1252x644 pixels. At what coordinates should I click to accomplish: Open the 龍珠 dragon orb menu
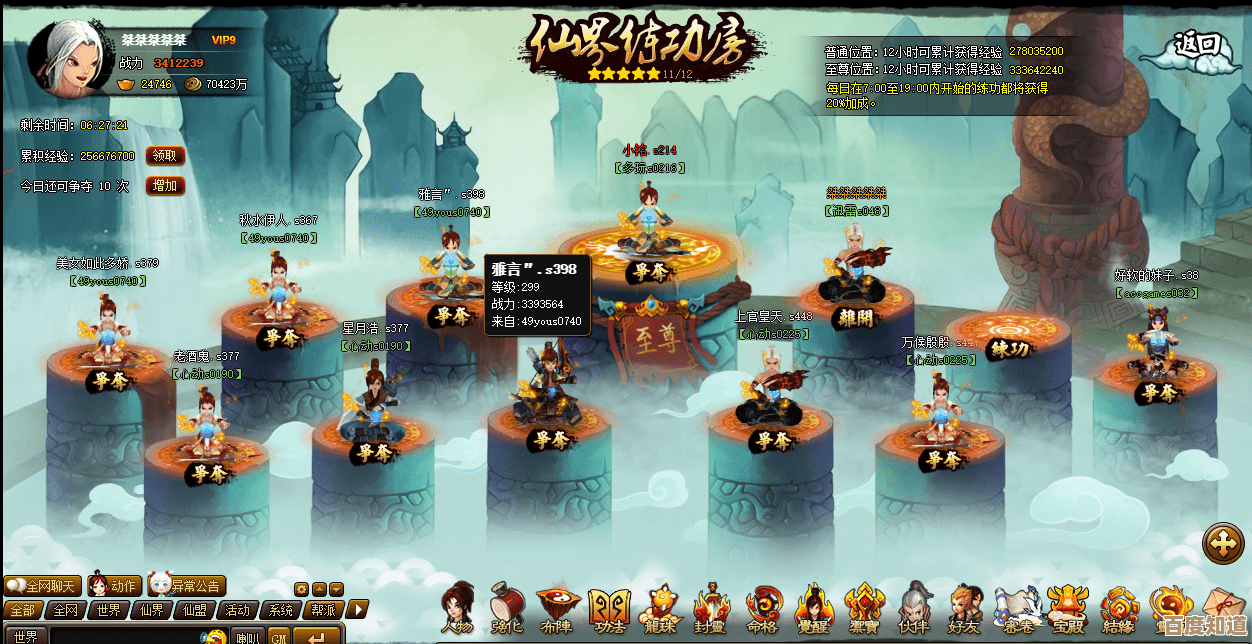point(660,608)
